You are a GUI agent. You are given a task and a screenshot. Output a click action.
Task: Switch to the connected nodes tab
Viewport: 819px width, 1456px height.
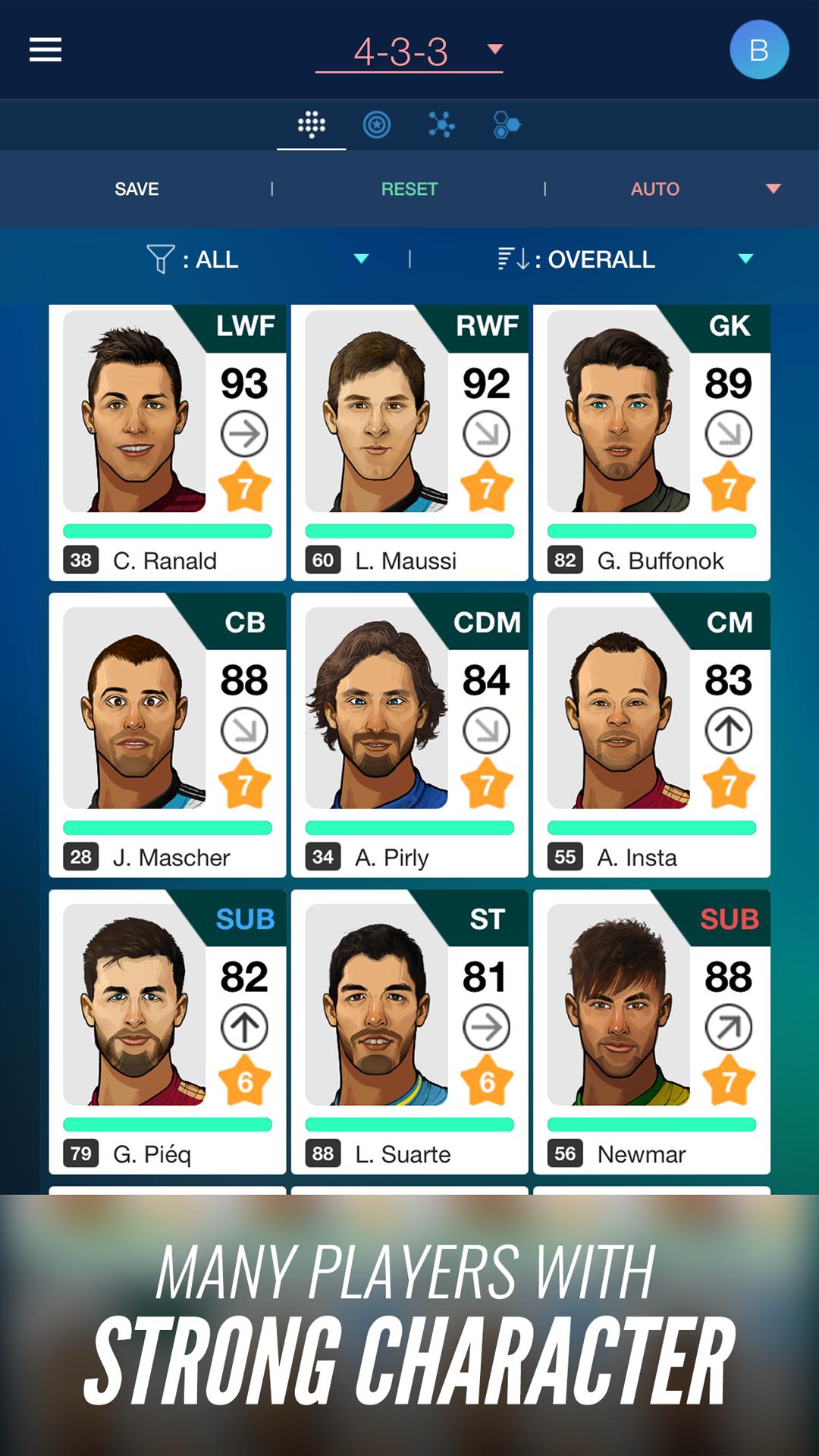pos(441,124)
